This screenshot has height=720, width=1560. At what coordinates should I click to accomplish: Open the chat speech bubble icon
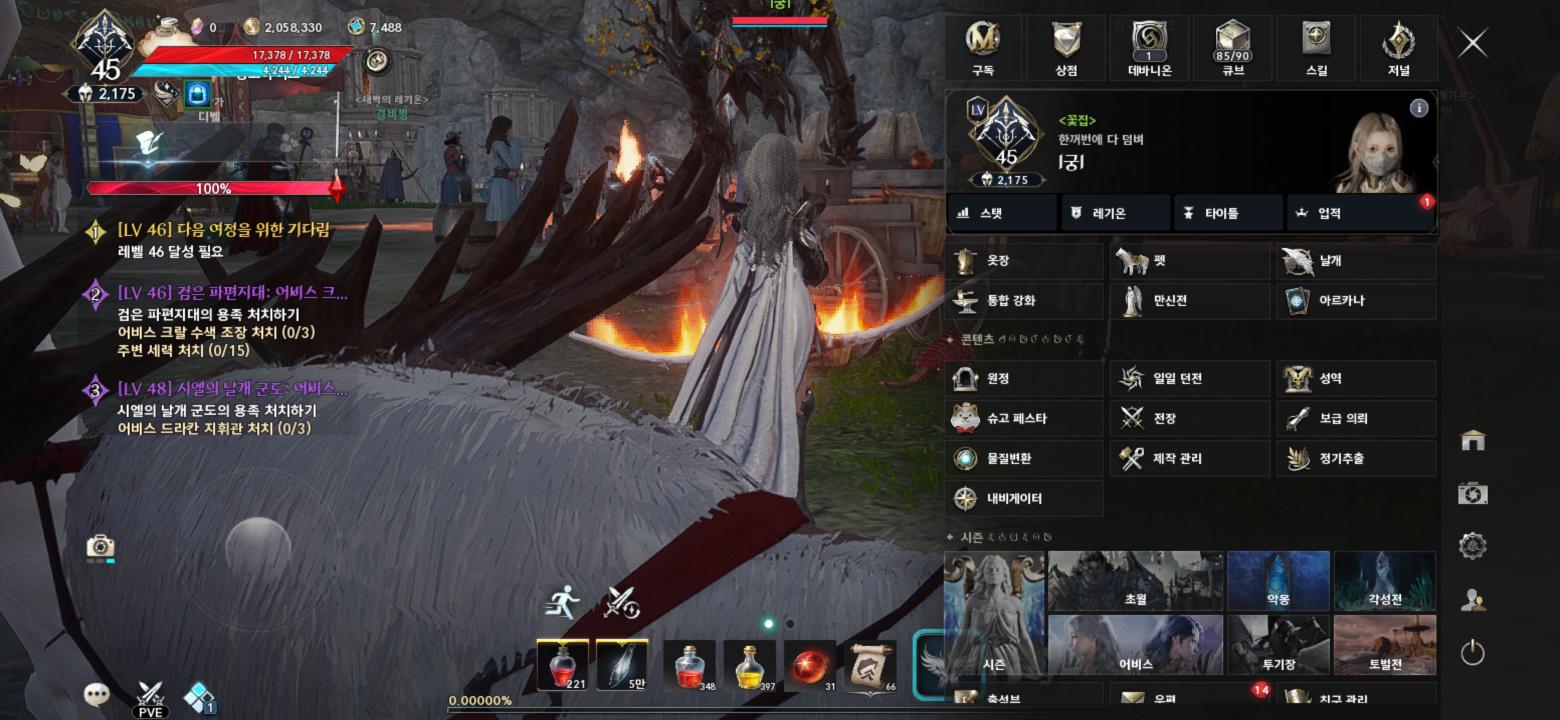(96, 694)
